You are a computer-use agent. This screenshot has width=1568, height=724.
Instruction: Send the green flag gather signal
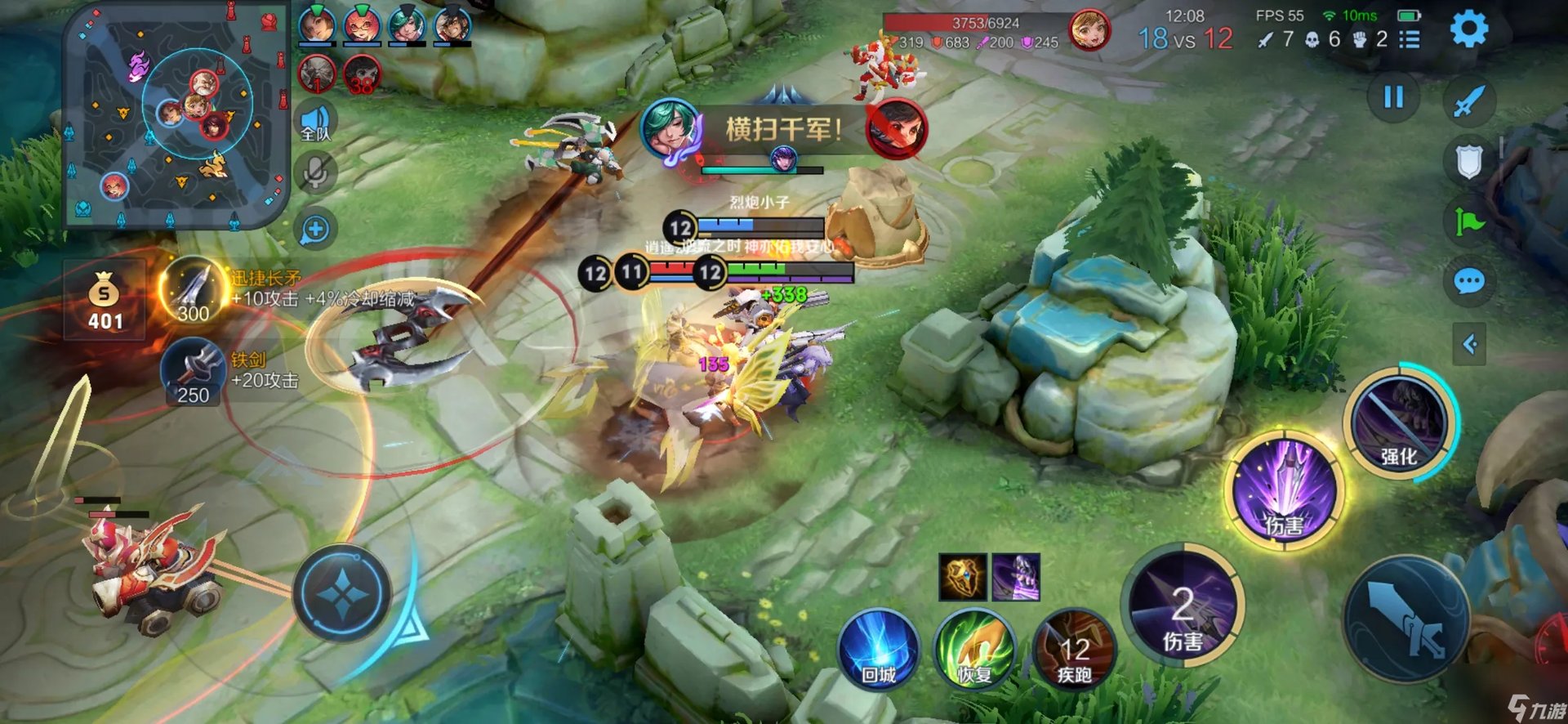1468,221
